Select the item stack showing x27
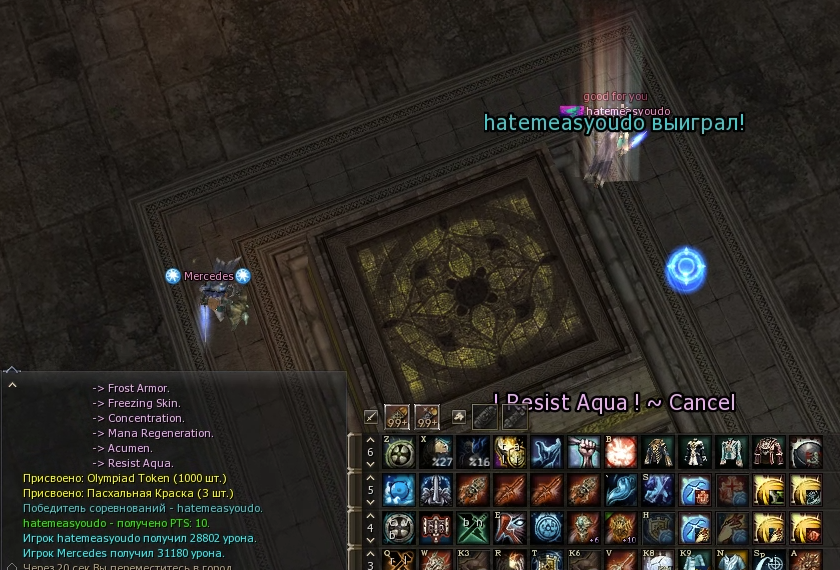 436,452
